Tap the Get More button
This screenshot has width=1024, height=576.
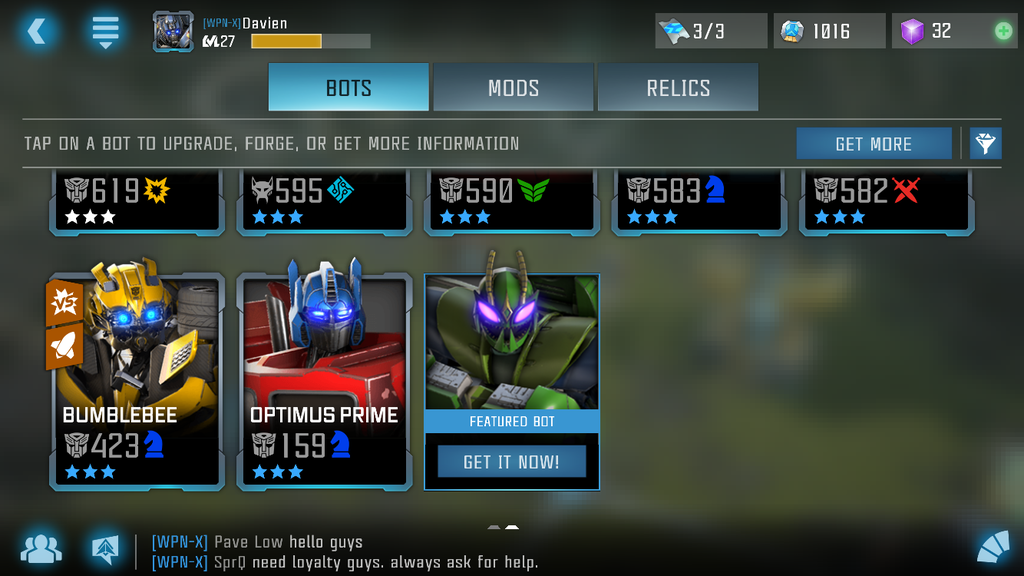click(873, 144)
